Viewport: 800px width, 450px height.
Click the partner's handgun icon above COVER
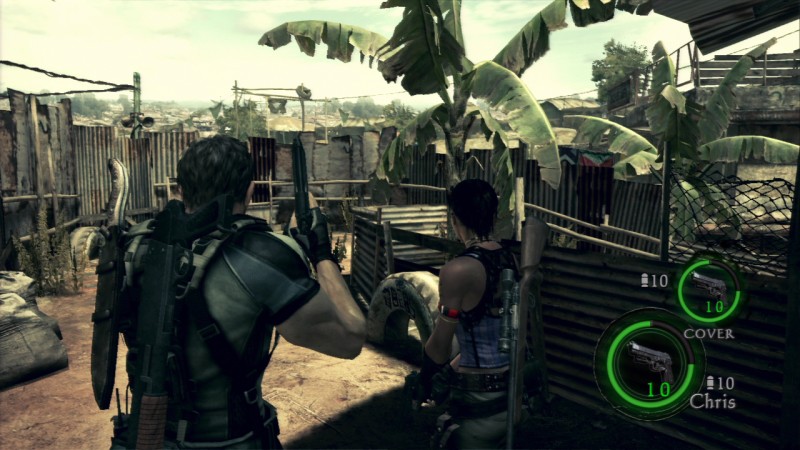708,288
